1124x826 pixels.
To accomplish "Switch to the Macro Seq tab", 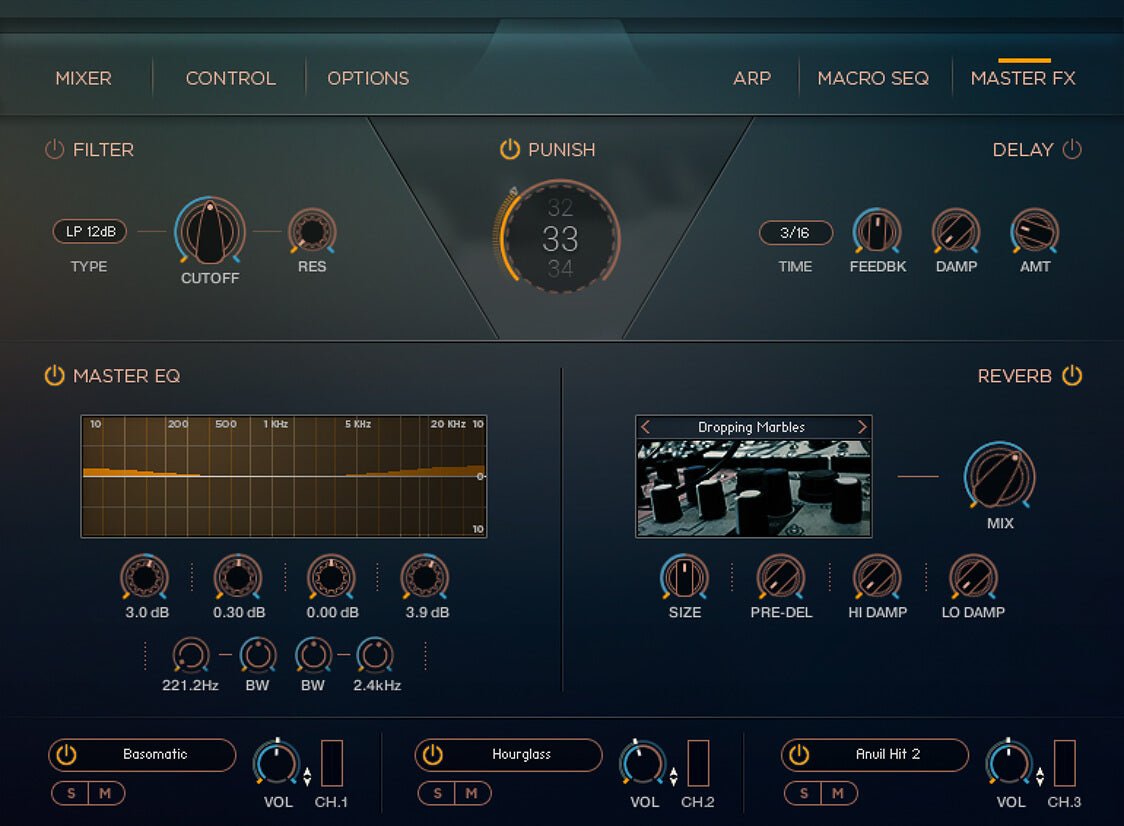I will 873,78.
